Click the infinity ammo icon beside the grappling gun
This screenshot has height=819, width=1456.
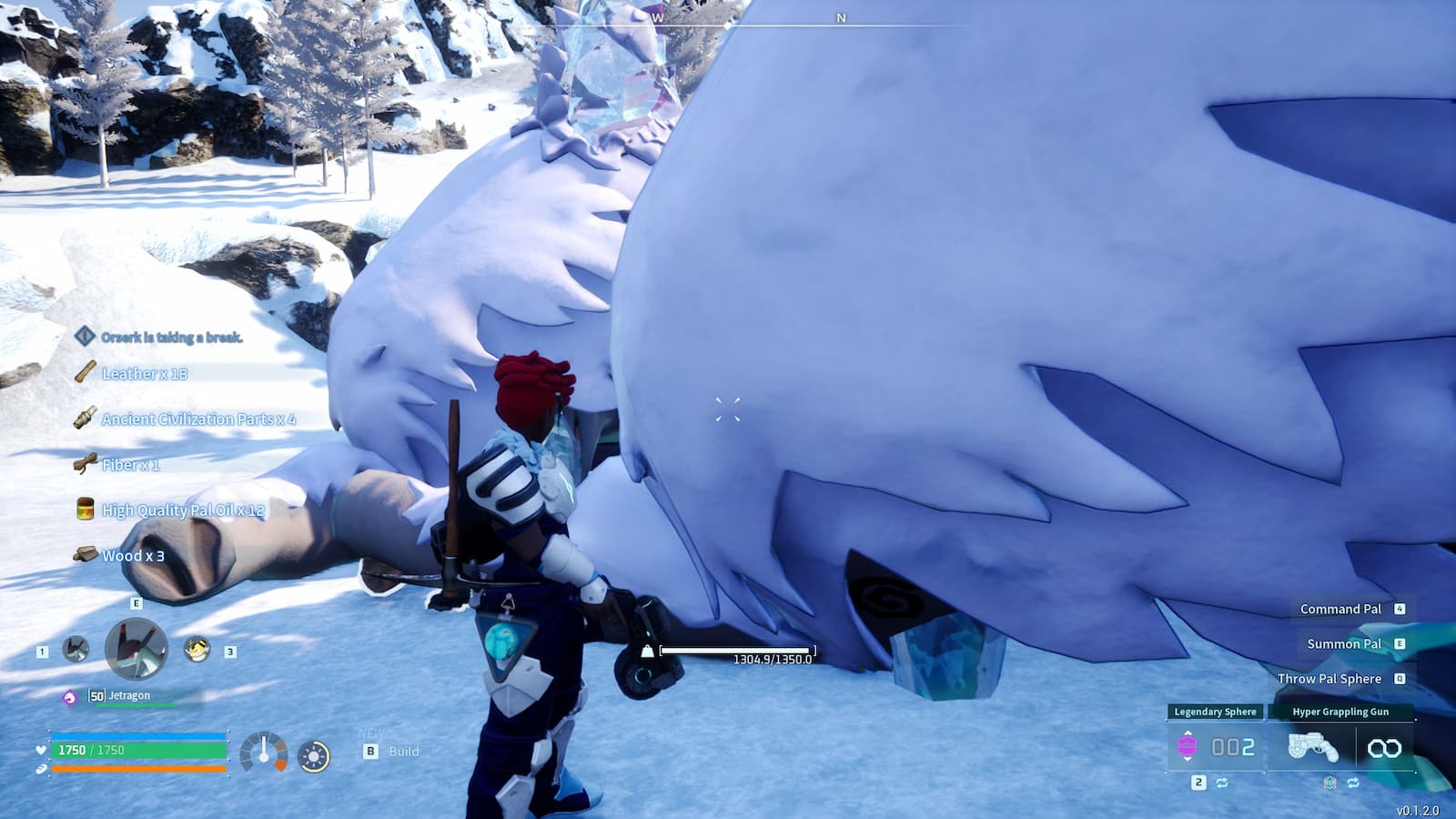click(1384, 747)
